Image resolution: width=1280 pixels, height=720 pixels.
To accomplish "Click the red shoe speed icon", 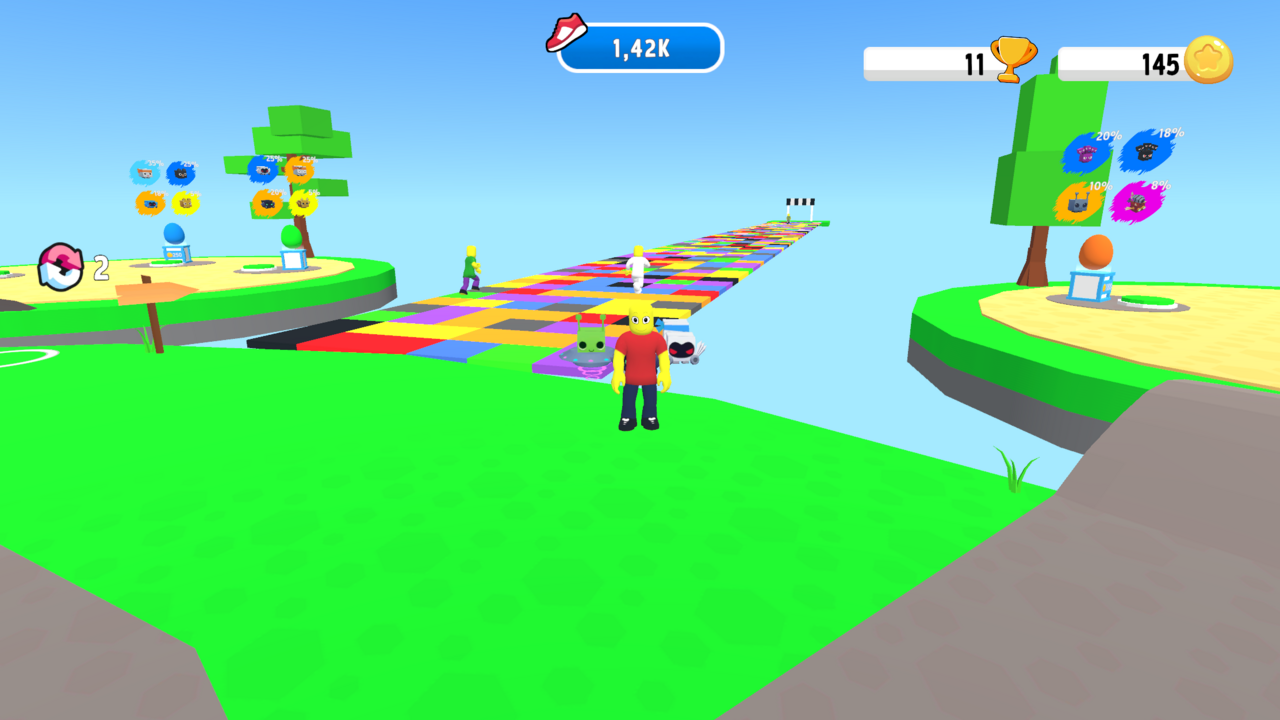I will [x=566, y=33].
